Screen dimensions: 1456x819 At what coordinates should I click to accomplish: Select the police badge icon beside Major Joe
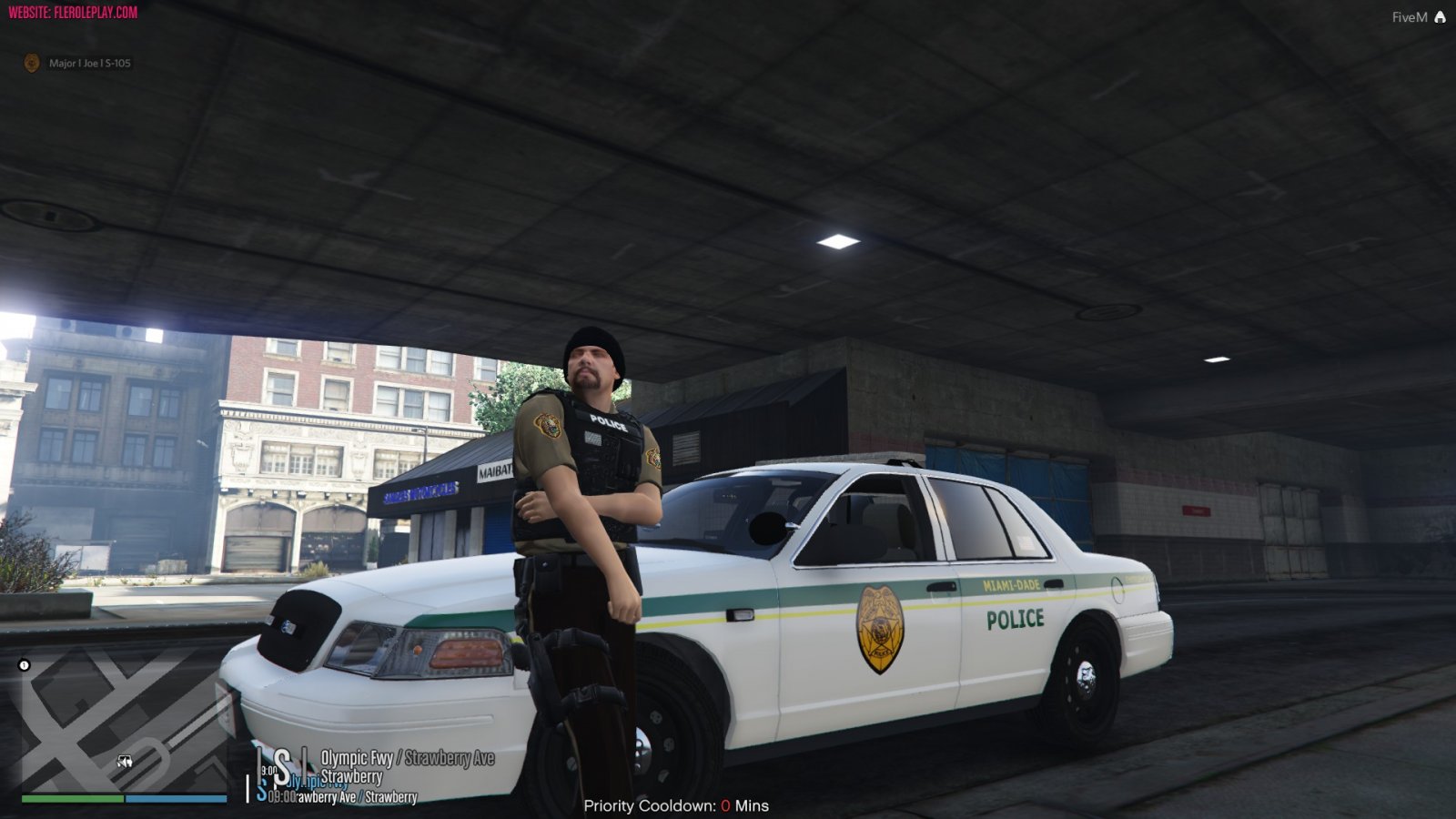click(30, 64)
